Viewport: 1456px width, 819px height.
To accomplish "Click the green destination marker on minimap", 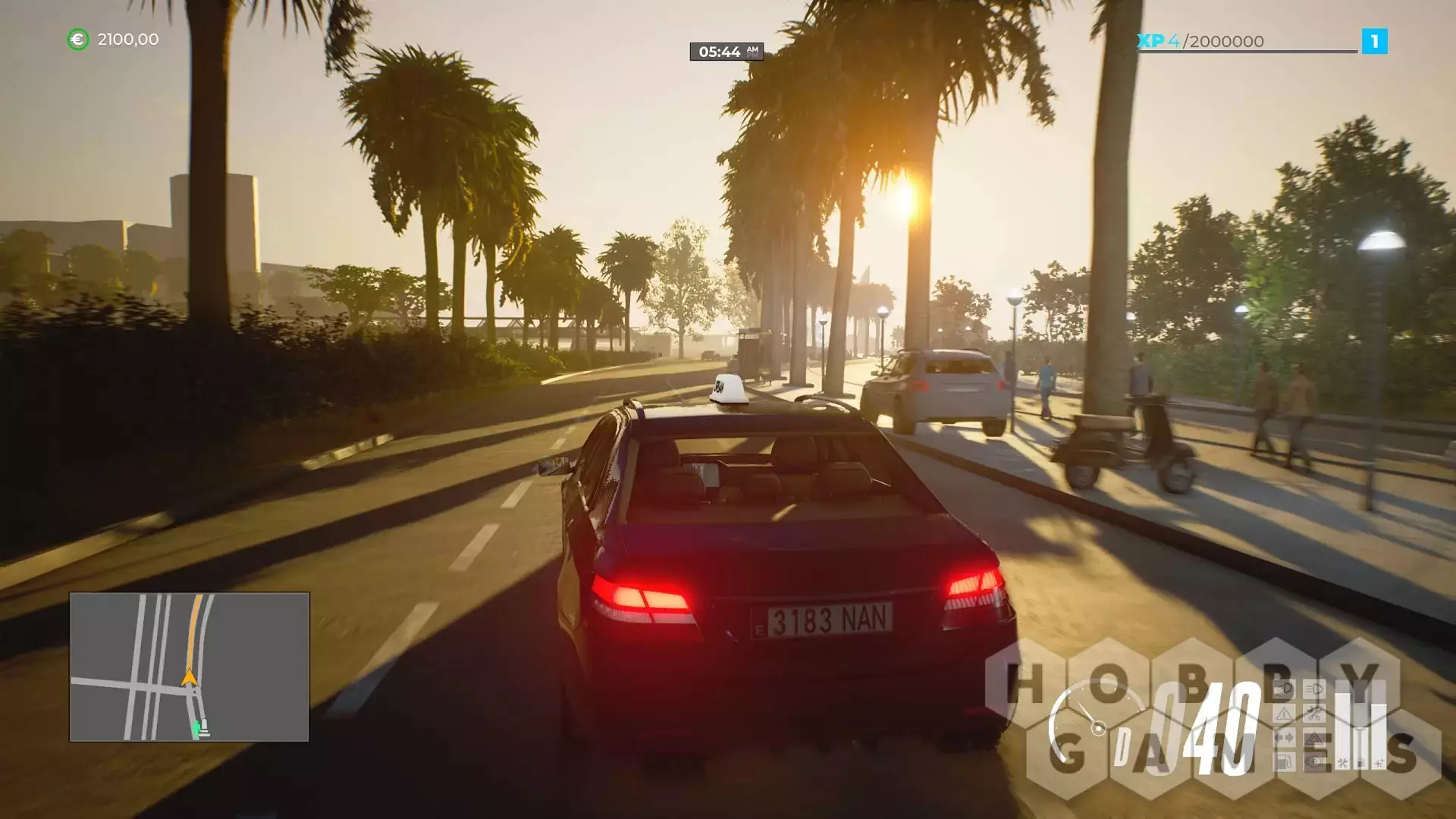I will coord(197,729).
